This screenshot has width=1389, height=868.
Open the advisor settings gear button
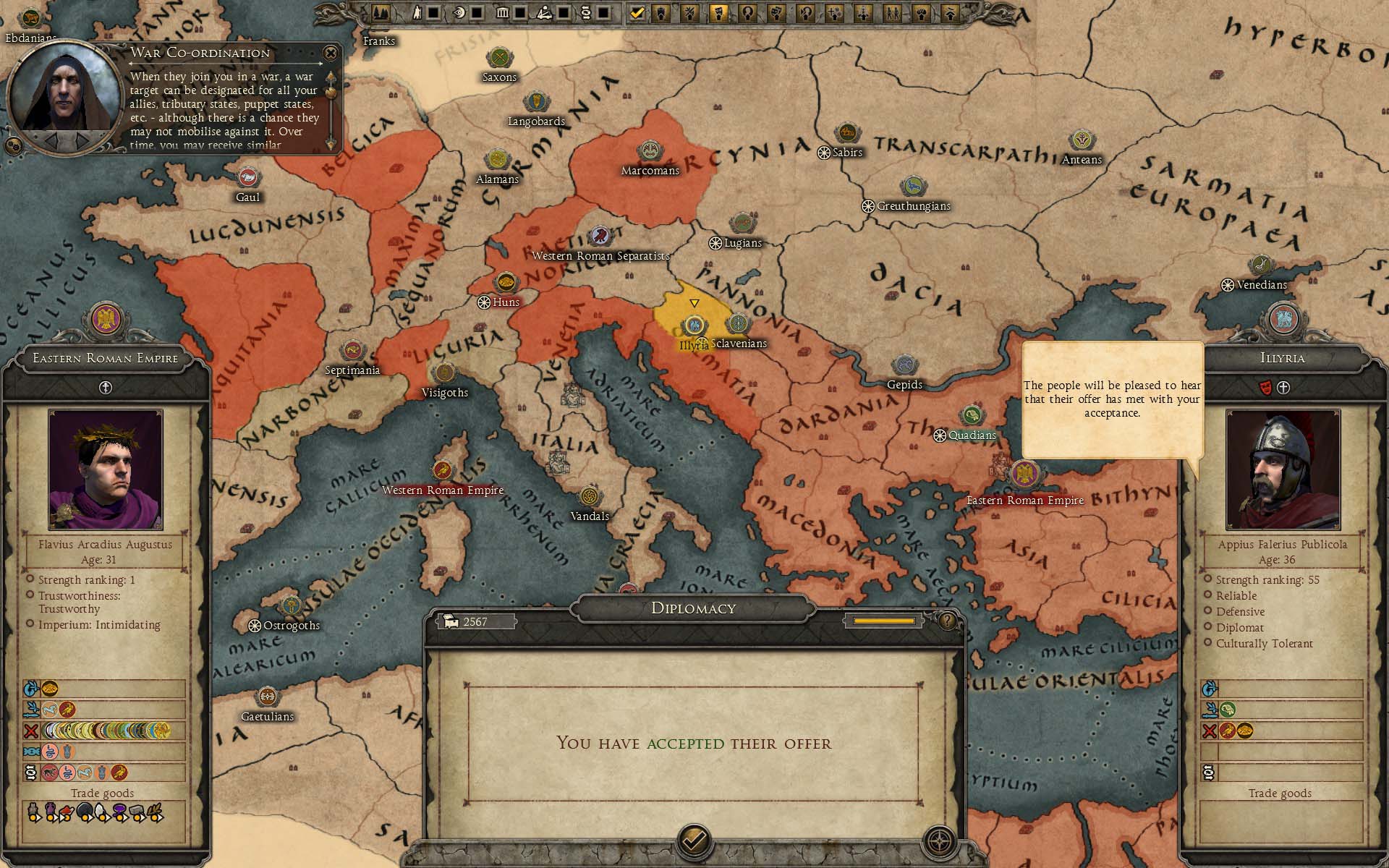(12, 146)
